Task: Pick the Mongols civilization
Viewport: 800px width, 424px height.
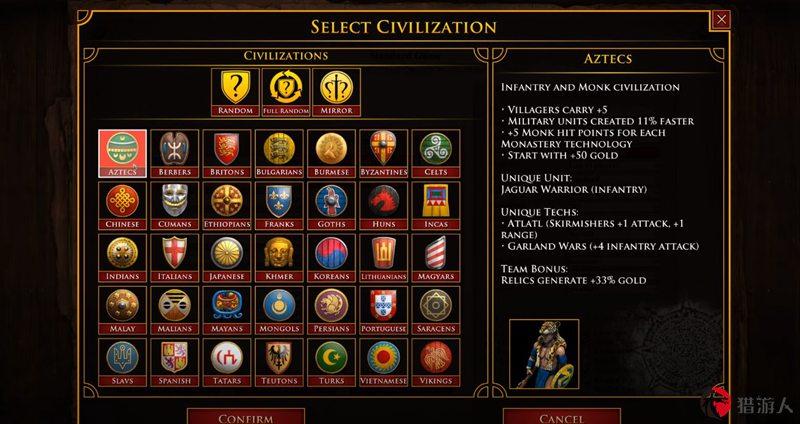Action: coord(279,309)
